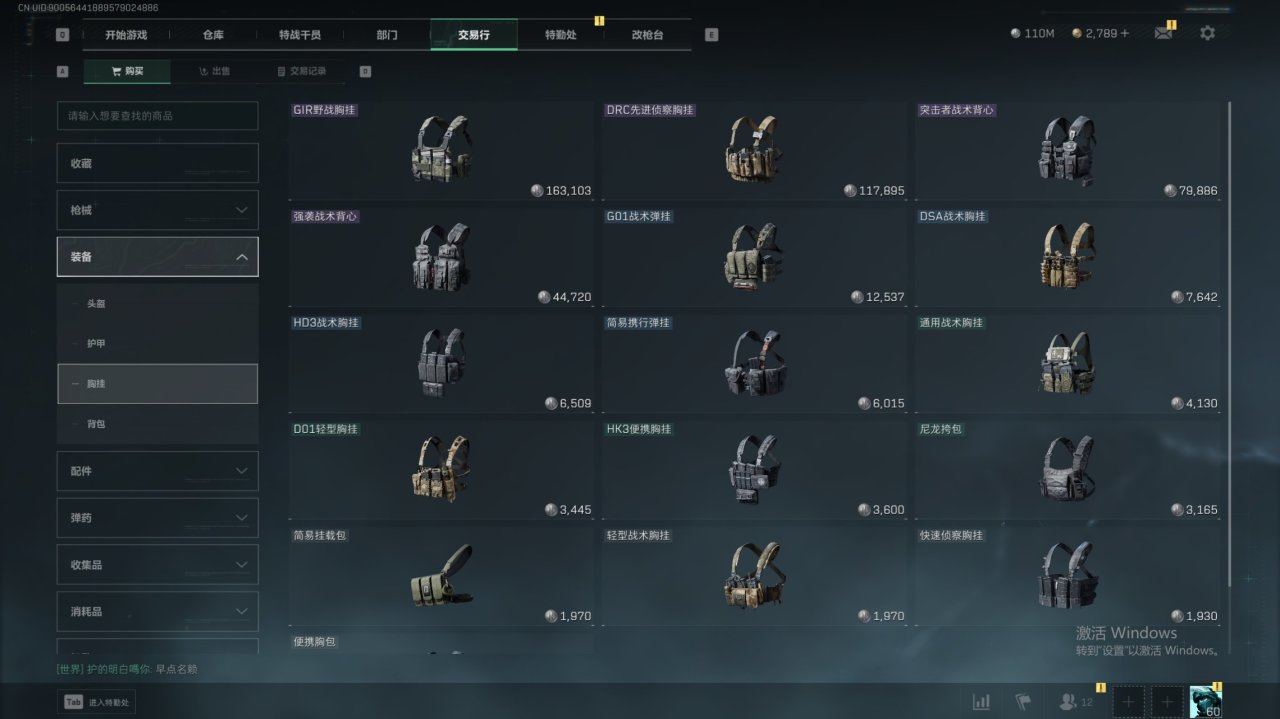Select the 收藏 favorites category
Viewport: 1280px width, 719px height.
pyautogui.click(x=158, y=163)
